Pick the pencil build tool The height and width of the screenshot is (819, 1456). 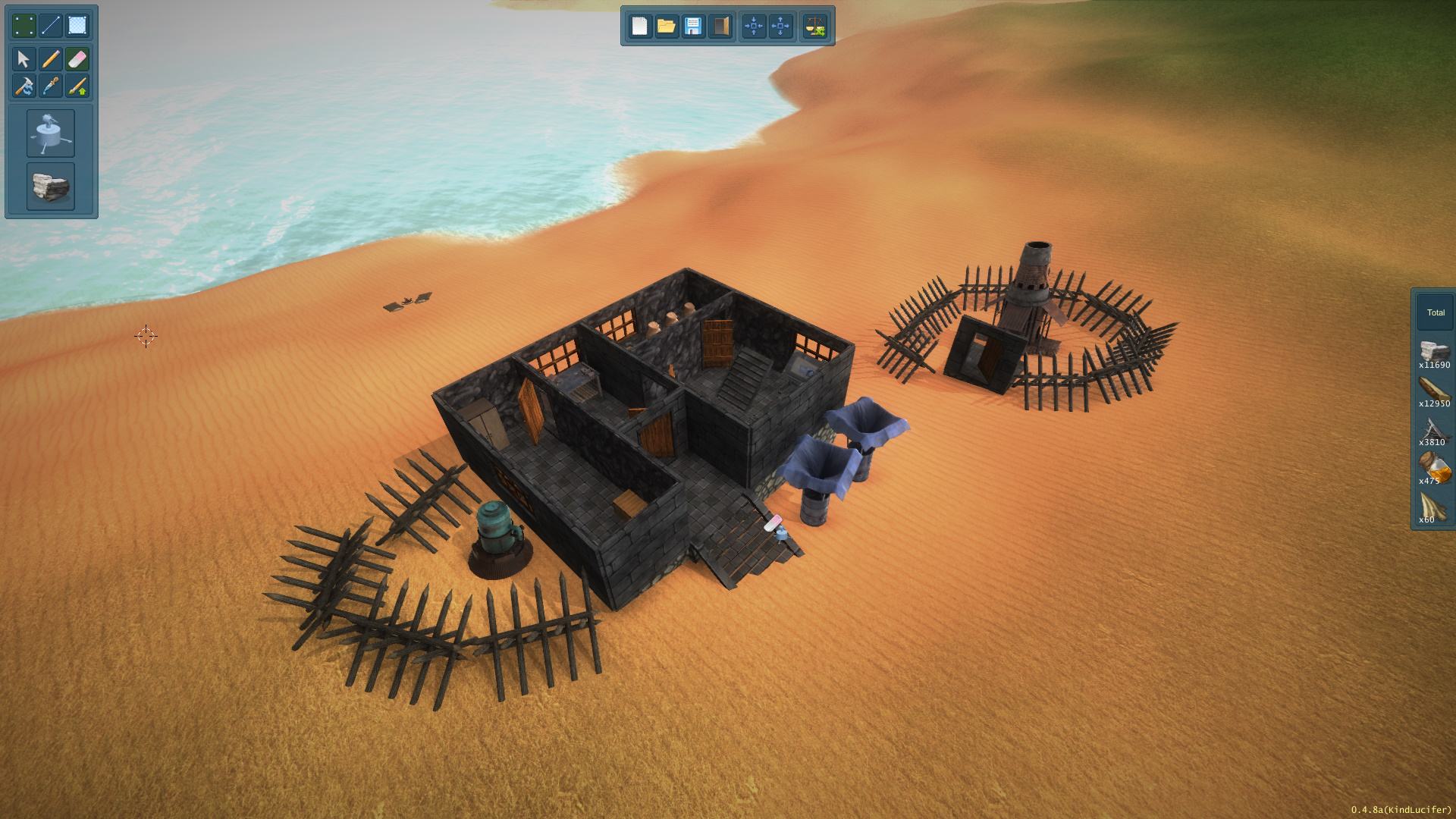(51, 59)
